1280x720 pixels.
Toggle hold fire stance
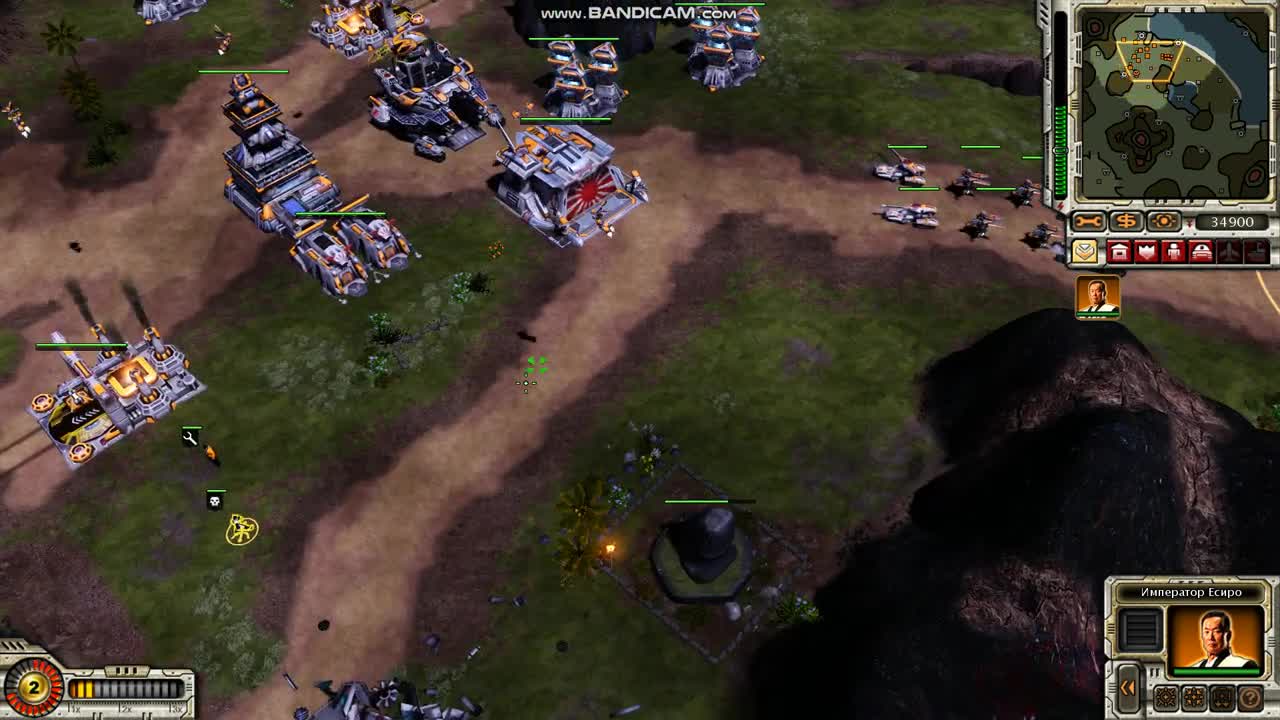click(1223, 698)
